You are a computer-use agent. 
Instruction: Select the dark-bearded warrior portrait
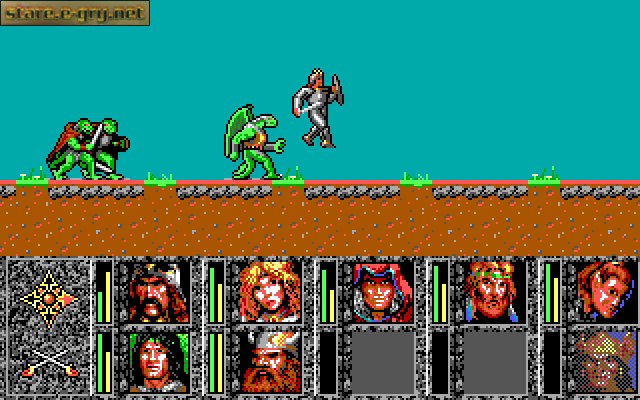pyautogui.click(x=158, y=291)
